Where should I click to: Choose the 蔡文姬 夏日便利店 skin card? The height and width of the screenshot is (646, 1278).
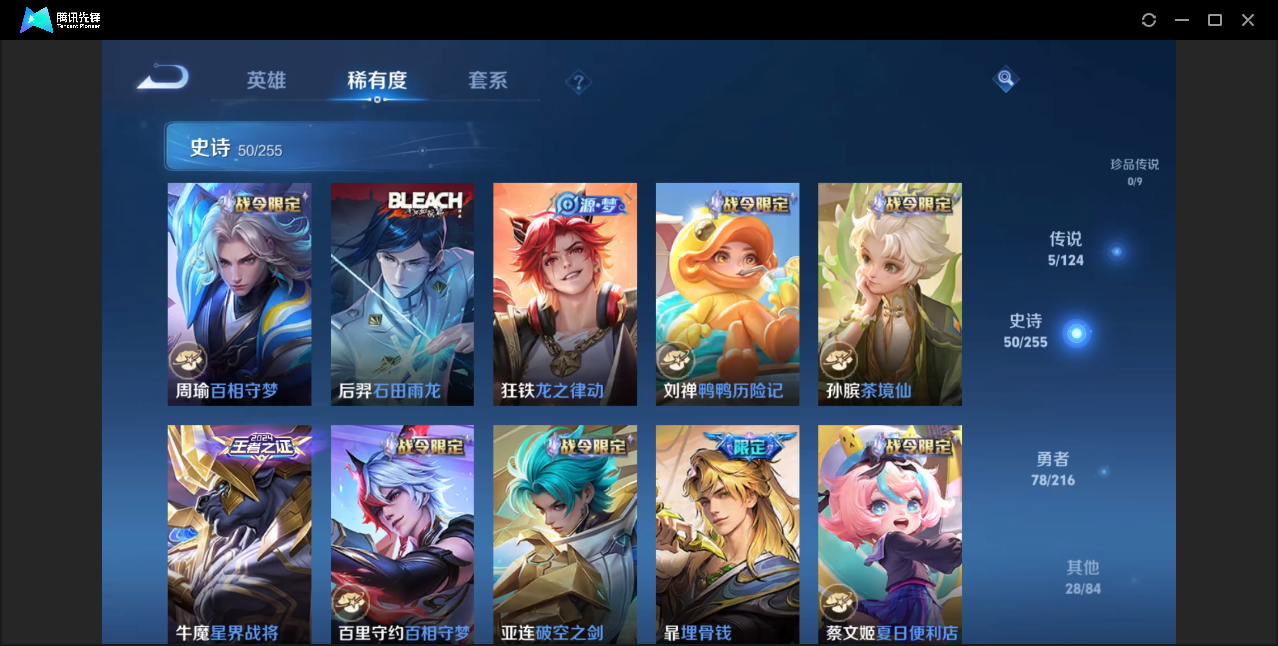click(889, 535)
